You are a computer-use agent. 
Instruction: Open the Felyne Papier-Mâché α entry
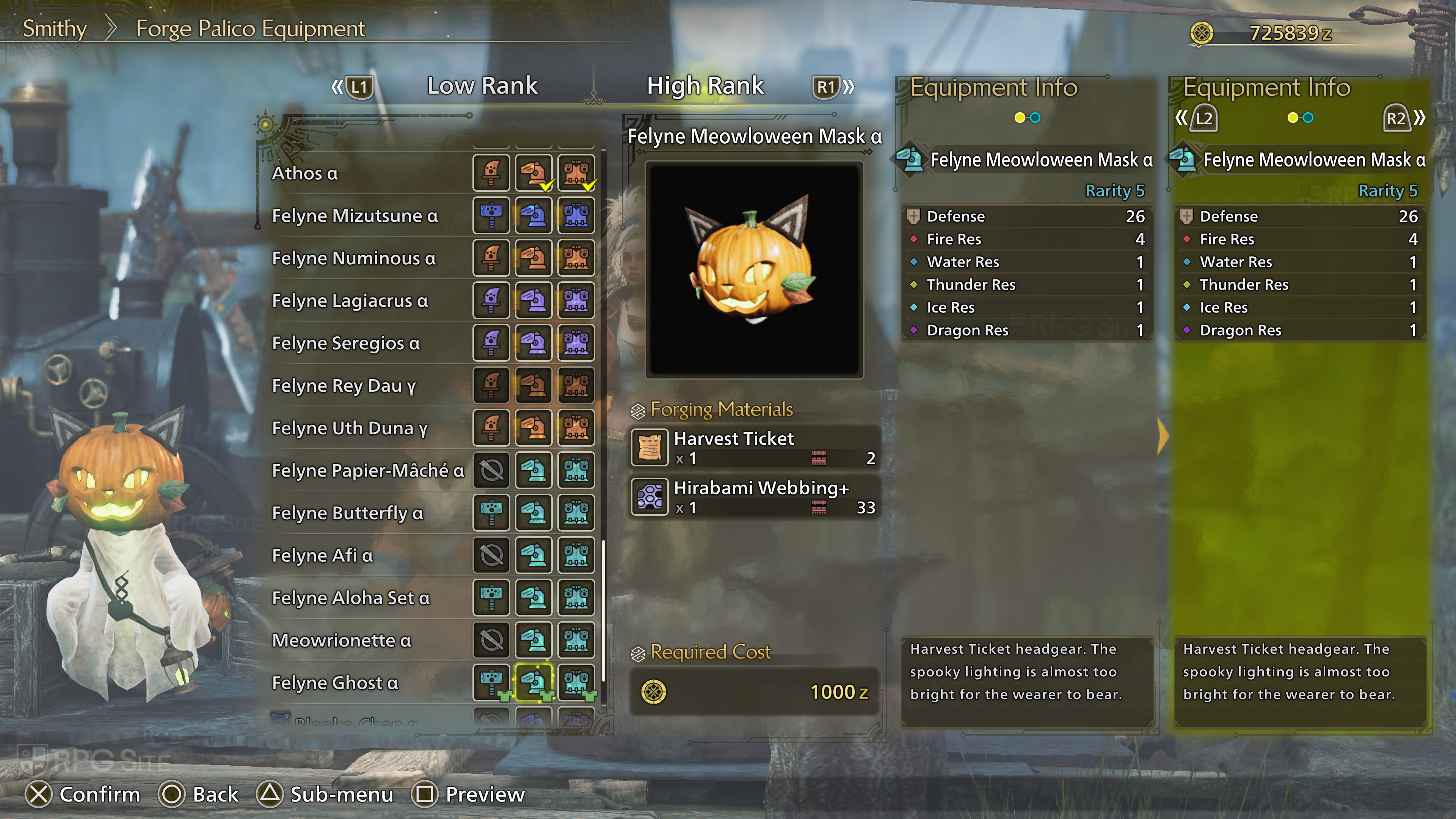(x=368, y=470)
